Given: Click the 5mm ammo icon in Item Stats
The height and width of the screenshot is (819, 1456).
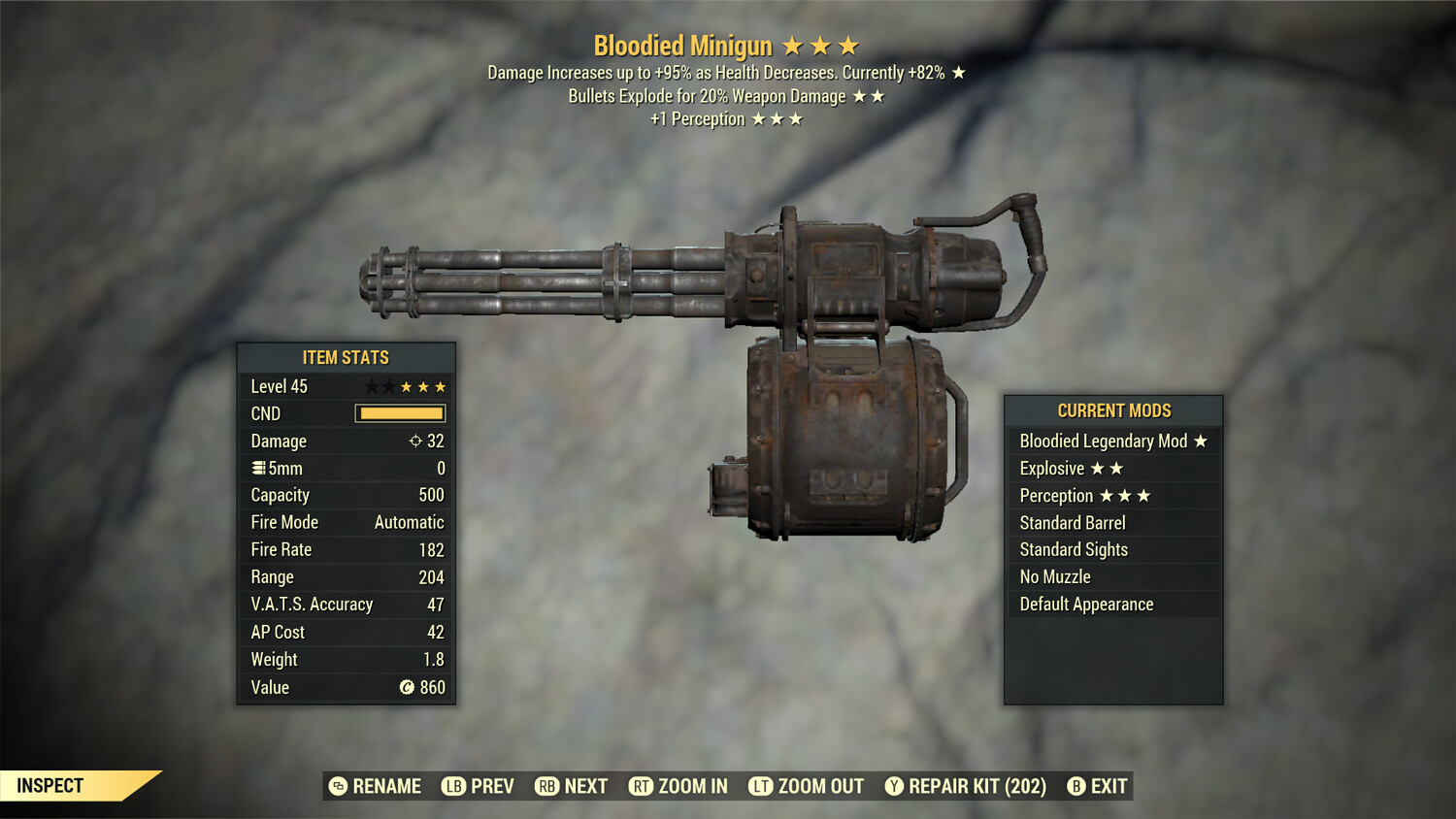Looking at the screenshot, I should [x=256, y=468].
